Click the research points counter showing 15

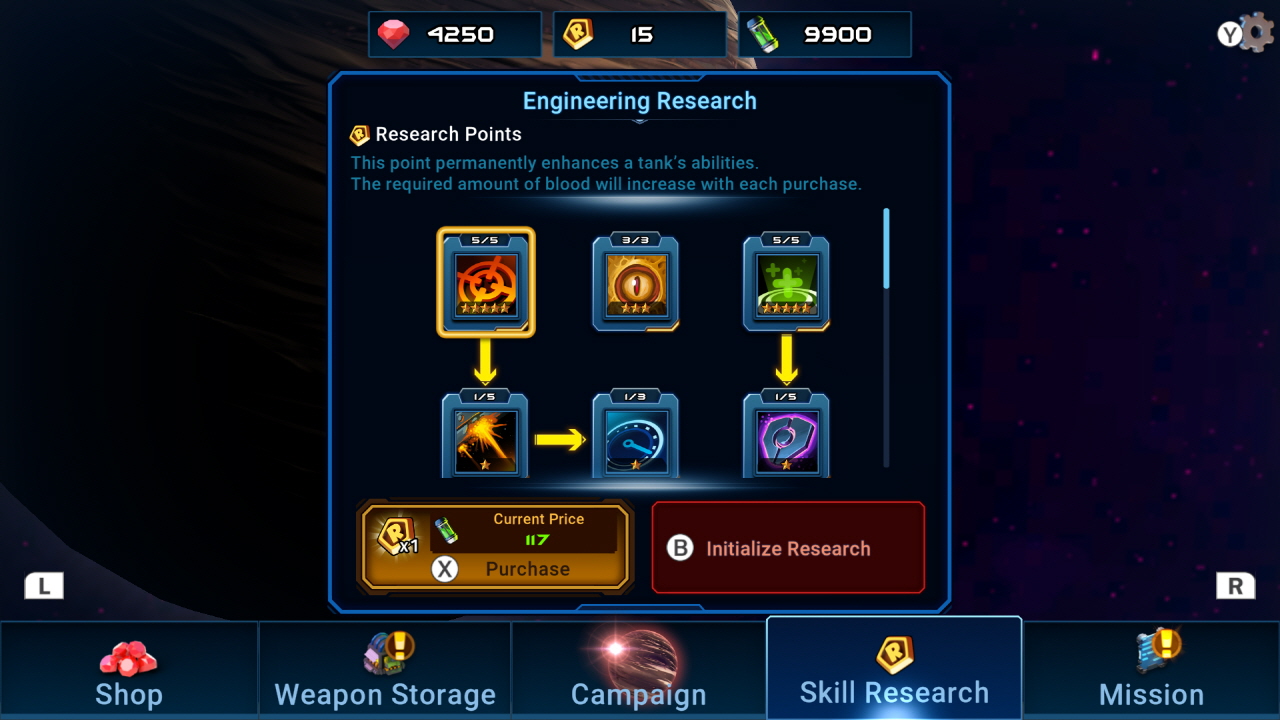click(640, 32)
